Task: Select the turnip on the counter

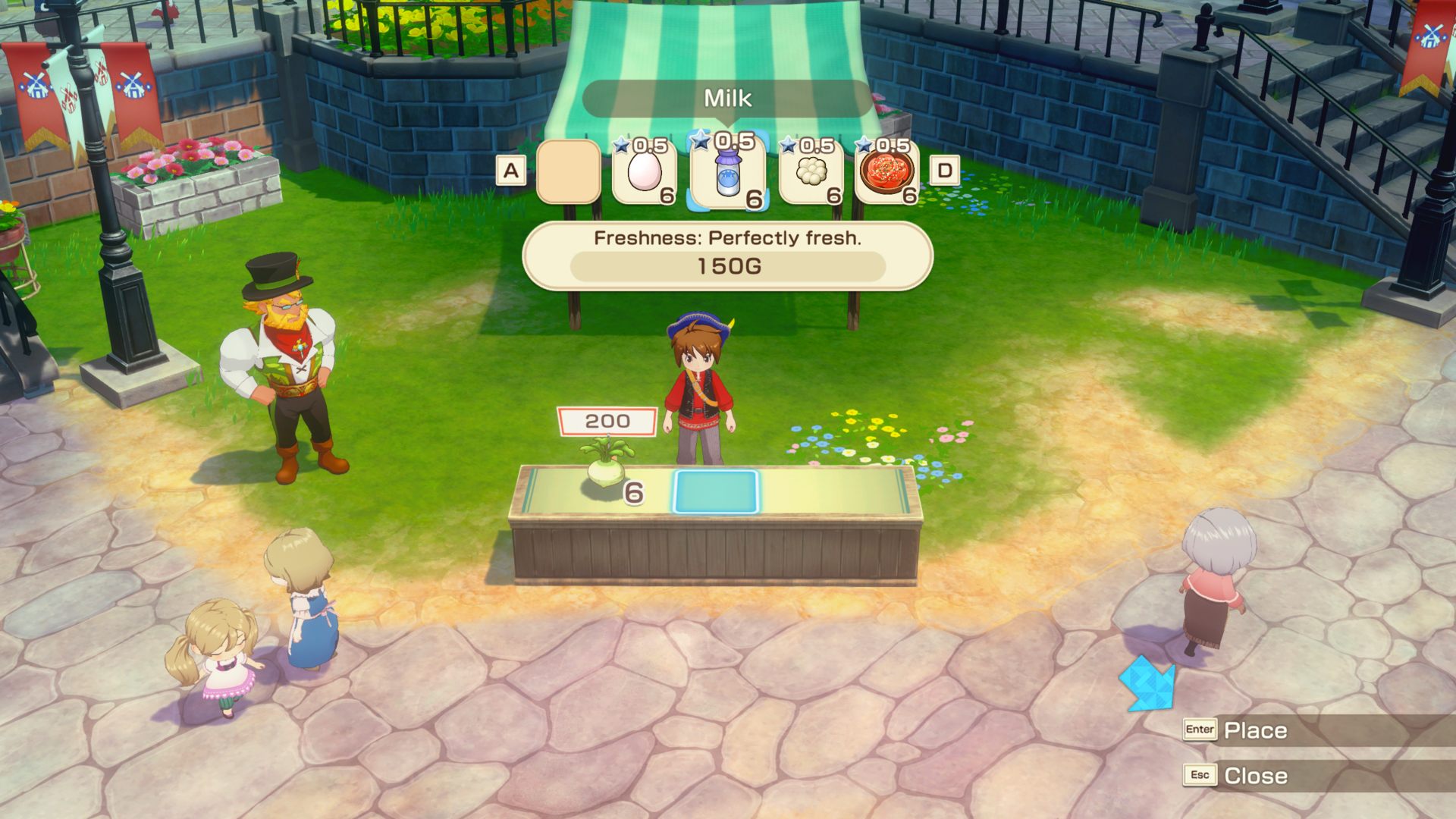Action: (606, 468)
